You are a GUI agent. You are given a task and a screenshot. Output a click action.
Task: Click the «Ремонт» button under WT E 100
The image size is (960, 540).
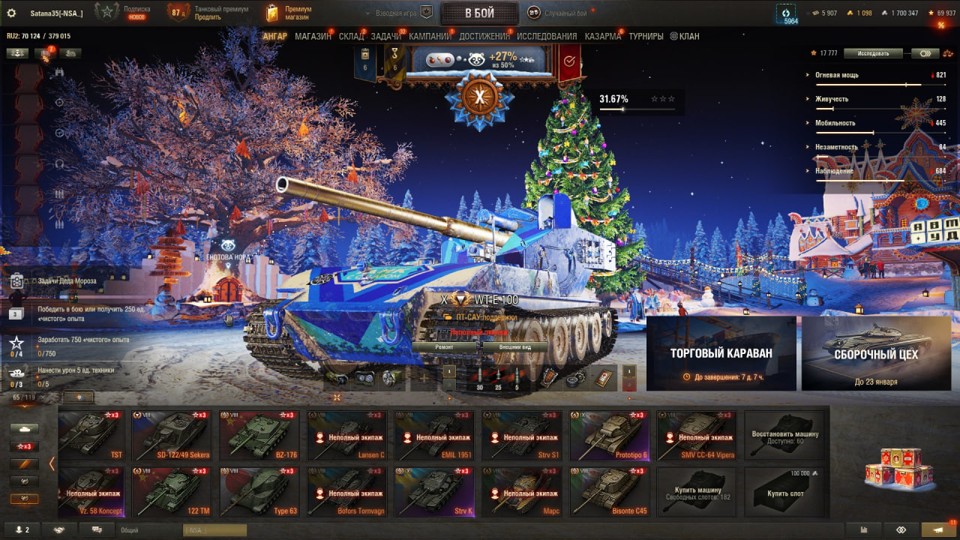445,345
